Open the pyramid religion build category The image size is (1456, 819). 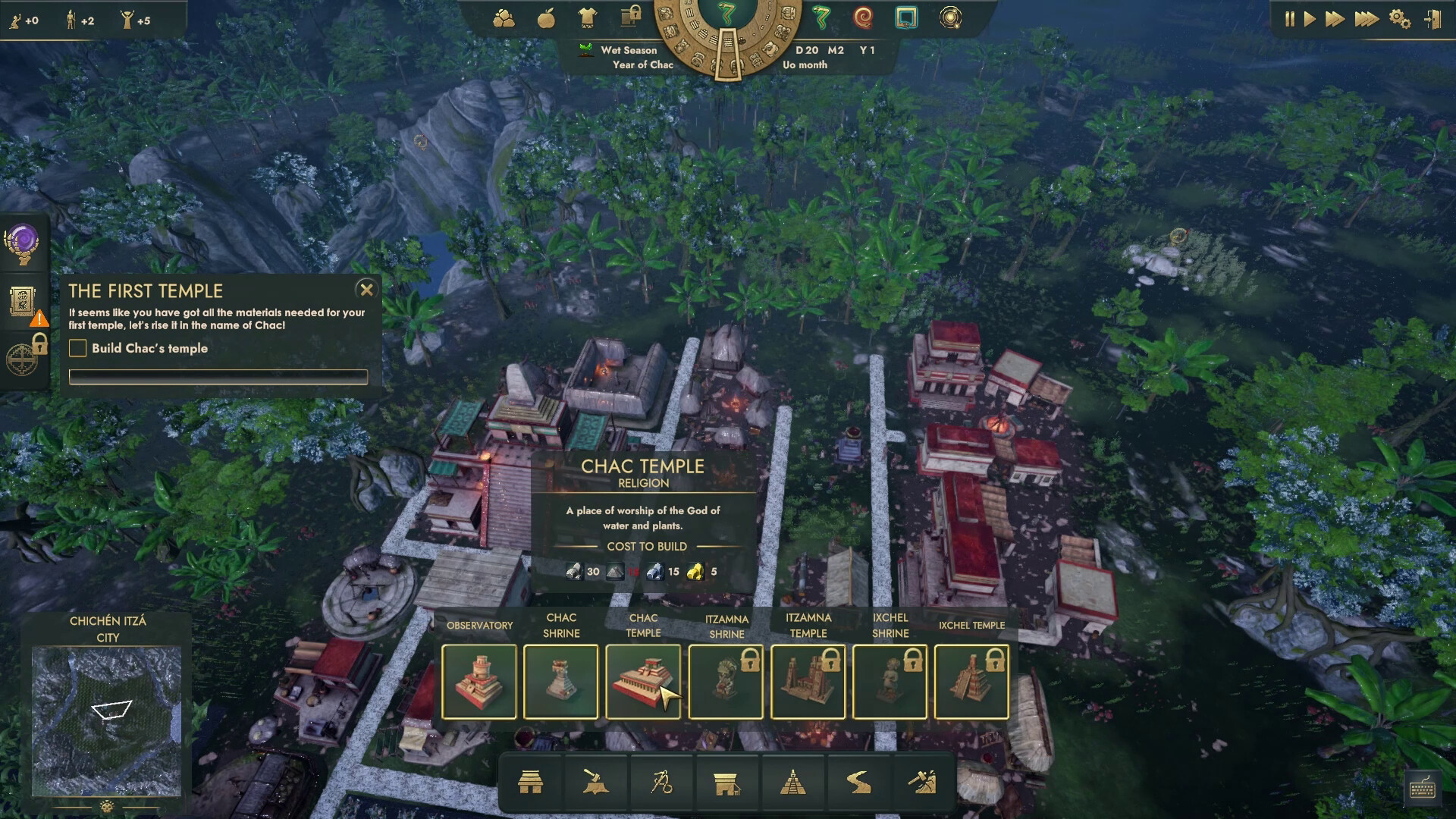click(792, 783)
